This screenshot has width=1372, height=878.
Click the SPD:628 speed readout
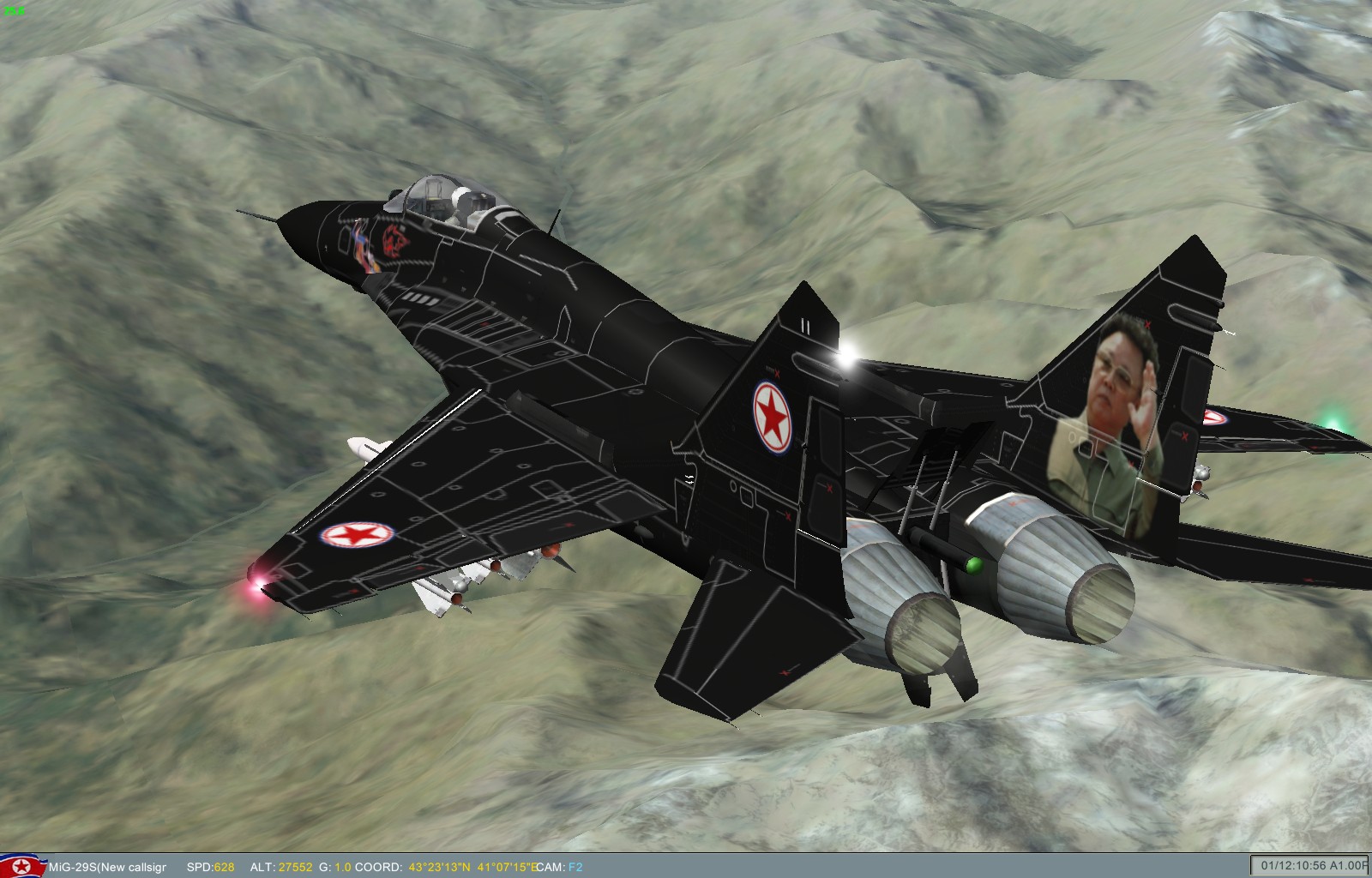213,864
